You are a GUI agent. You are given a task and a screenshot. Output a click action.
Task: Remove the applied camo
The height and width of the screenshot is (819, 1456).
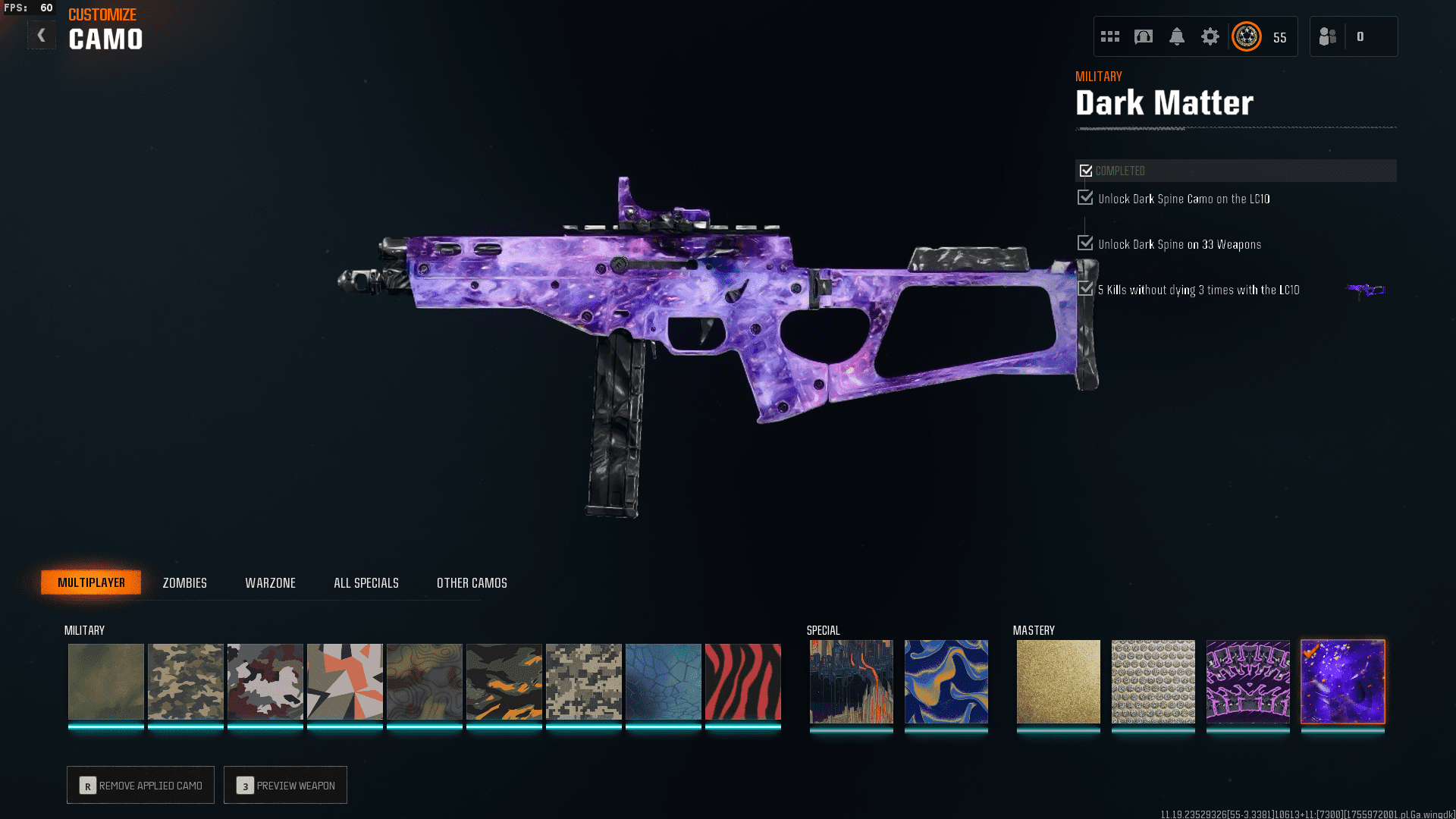(141, 785)
